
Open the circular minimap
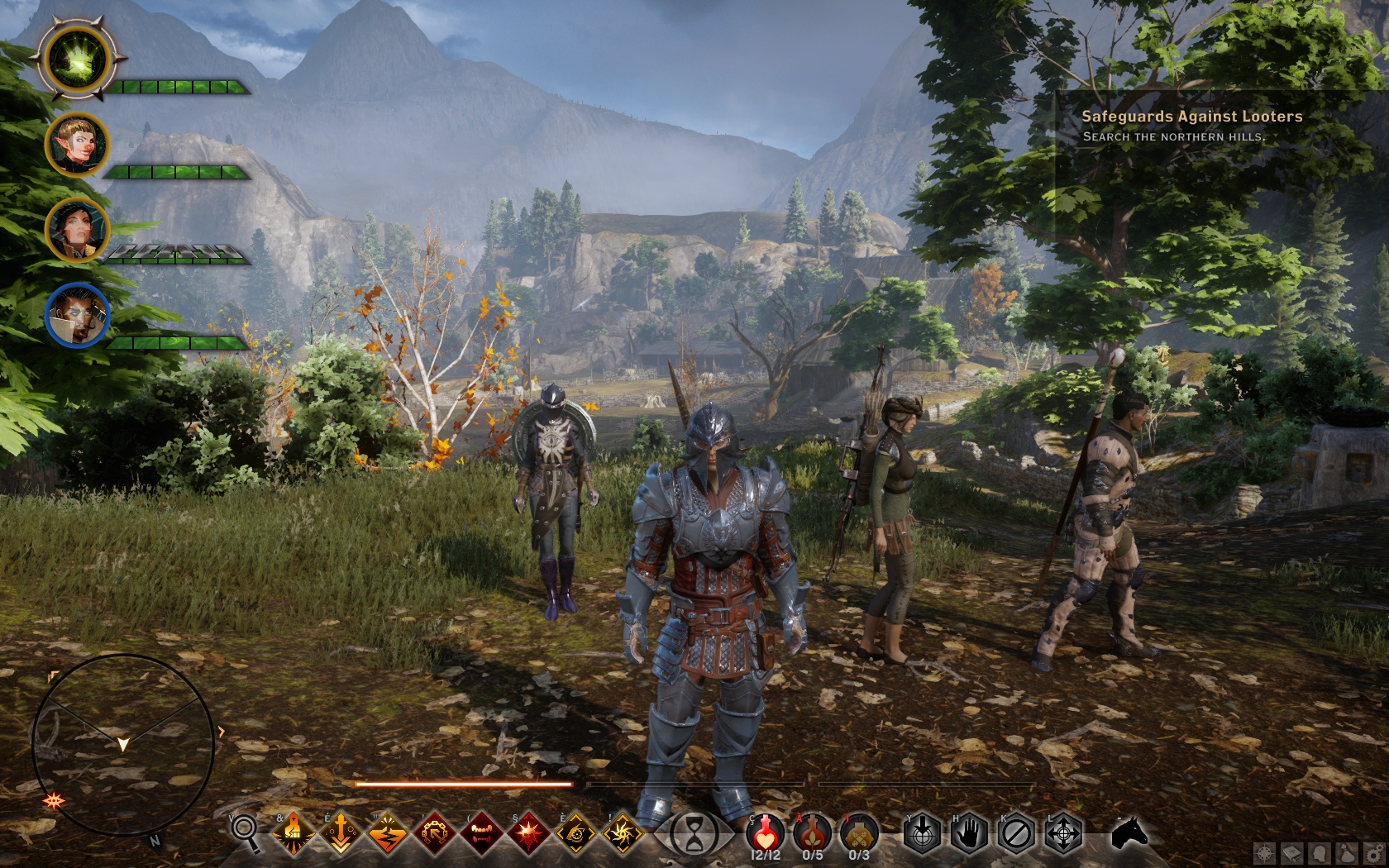pos(122,745)
